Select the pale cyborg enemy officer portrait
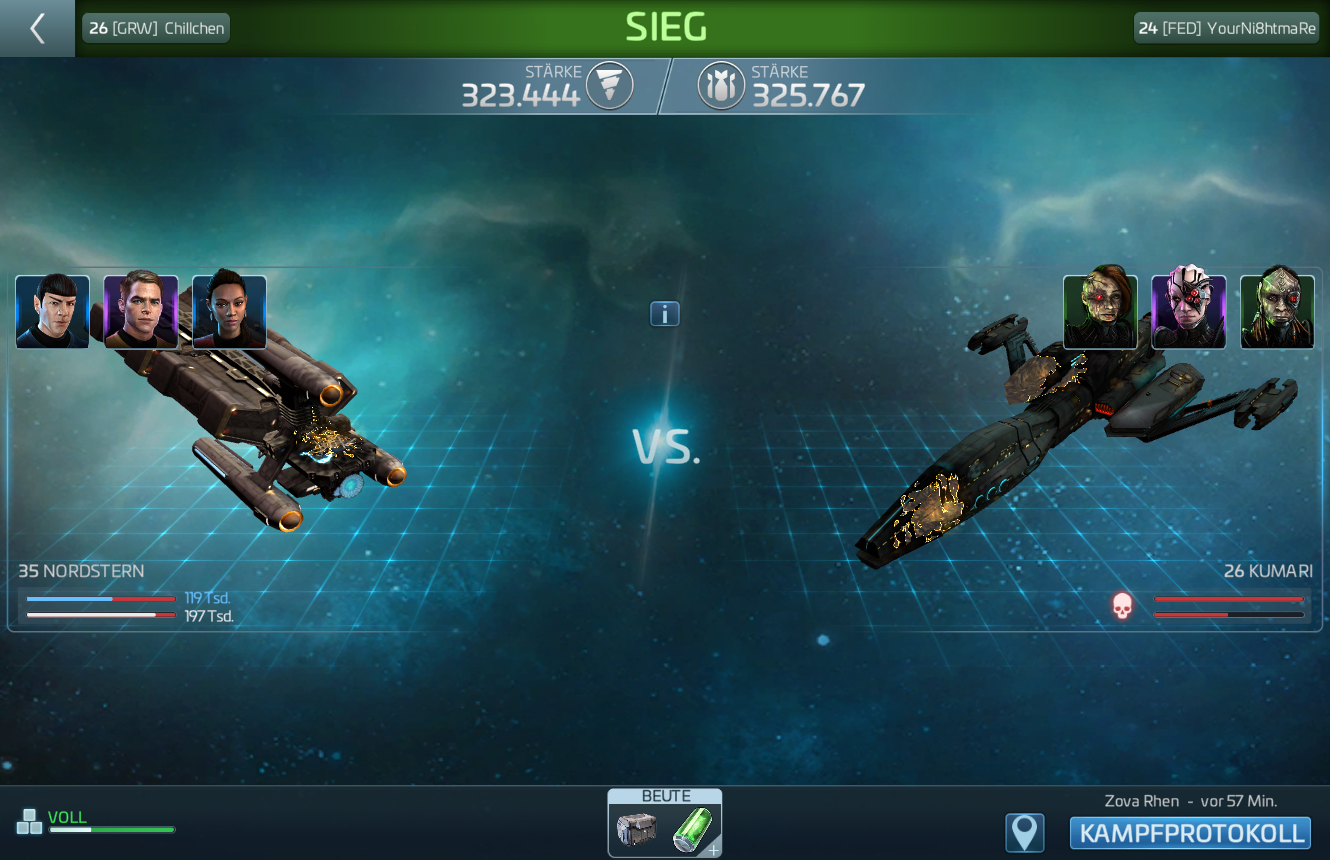This screenshot has width=1330, height=860. (1189, 312)
